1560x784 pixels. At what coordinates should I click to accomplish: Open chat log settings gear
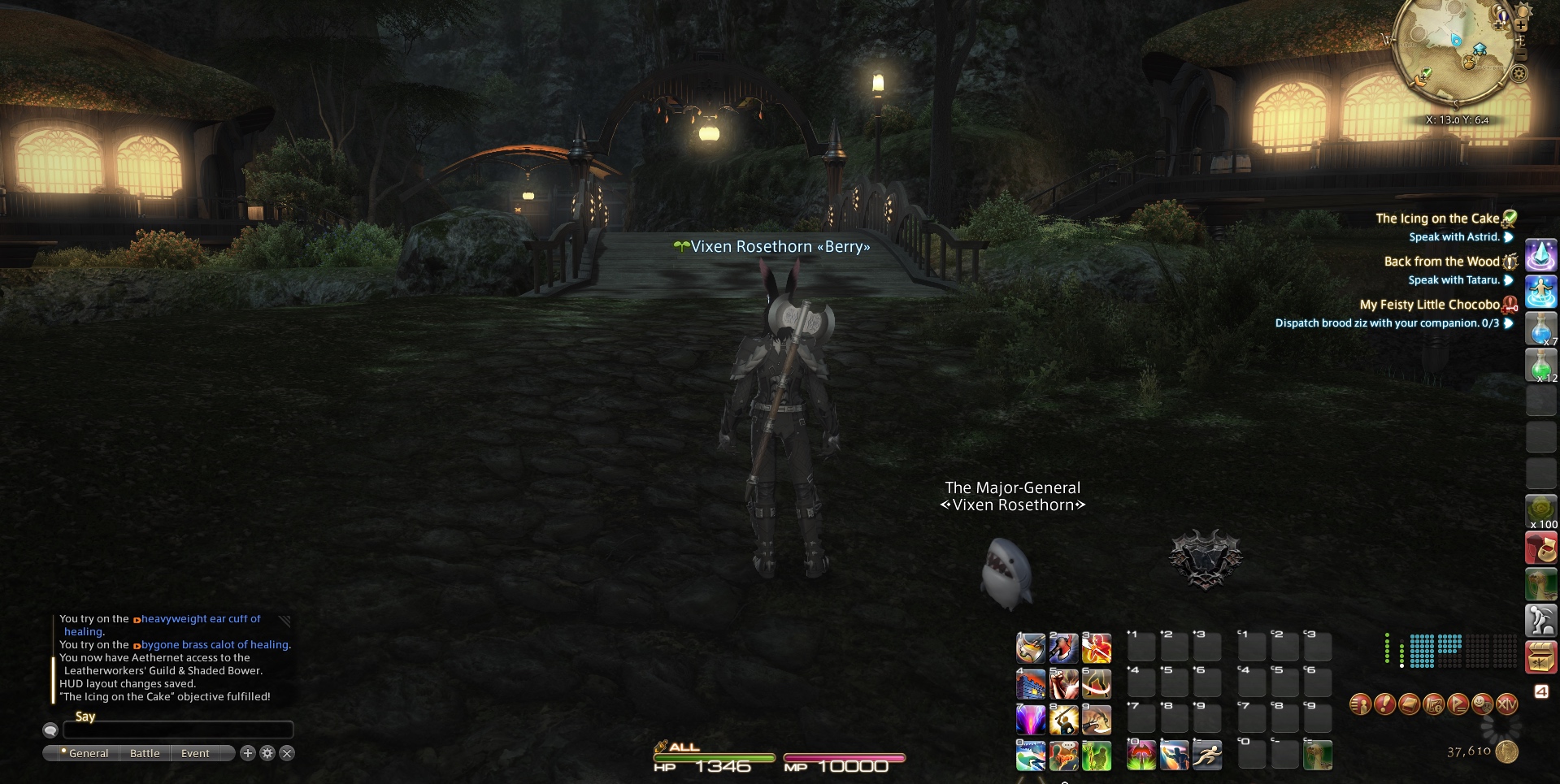(x=267, y=753)
